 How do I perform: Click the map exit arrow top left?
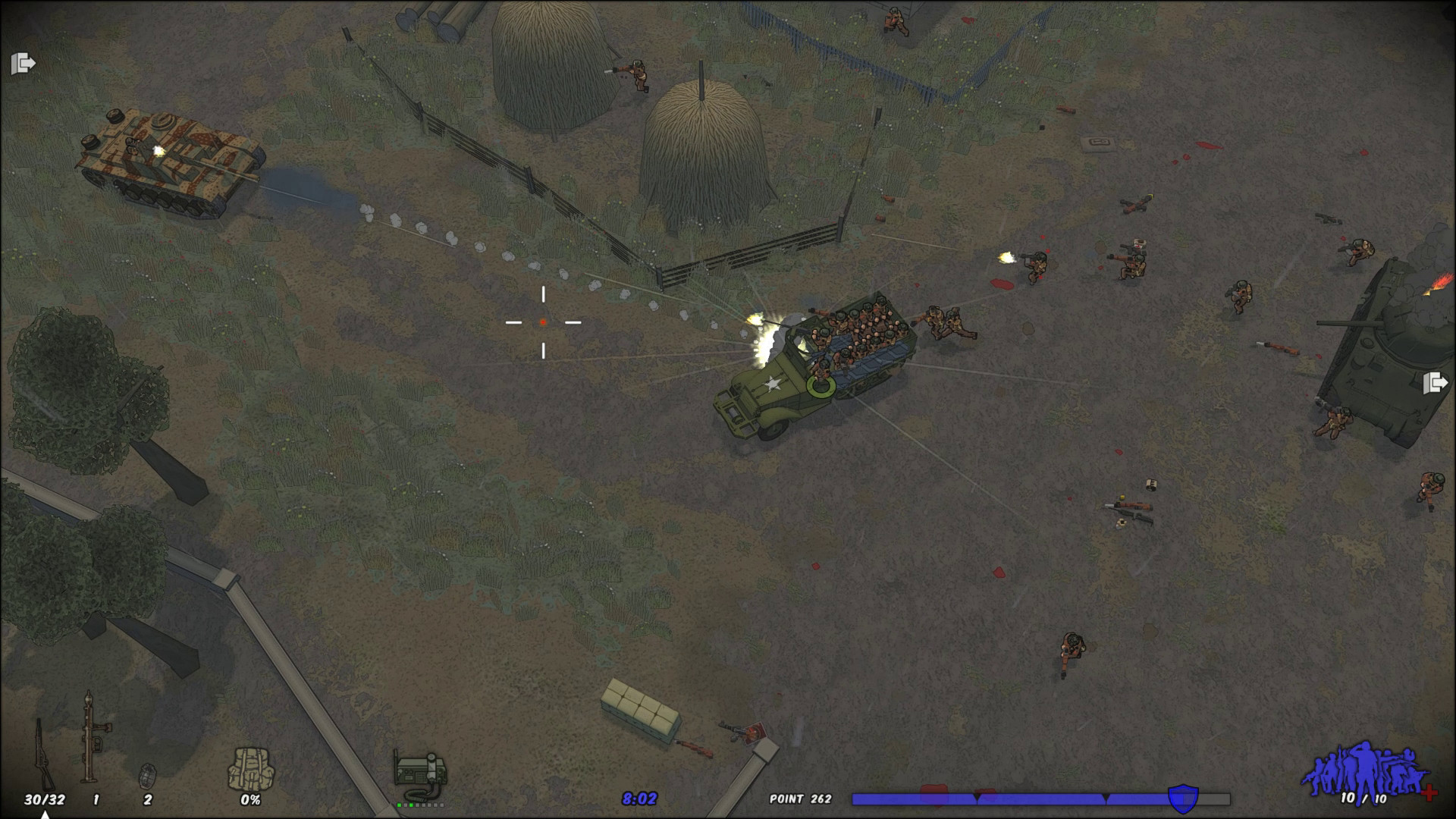(22, 64)
